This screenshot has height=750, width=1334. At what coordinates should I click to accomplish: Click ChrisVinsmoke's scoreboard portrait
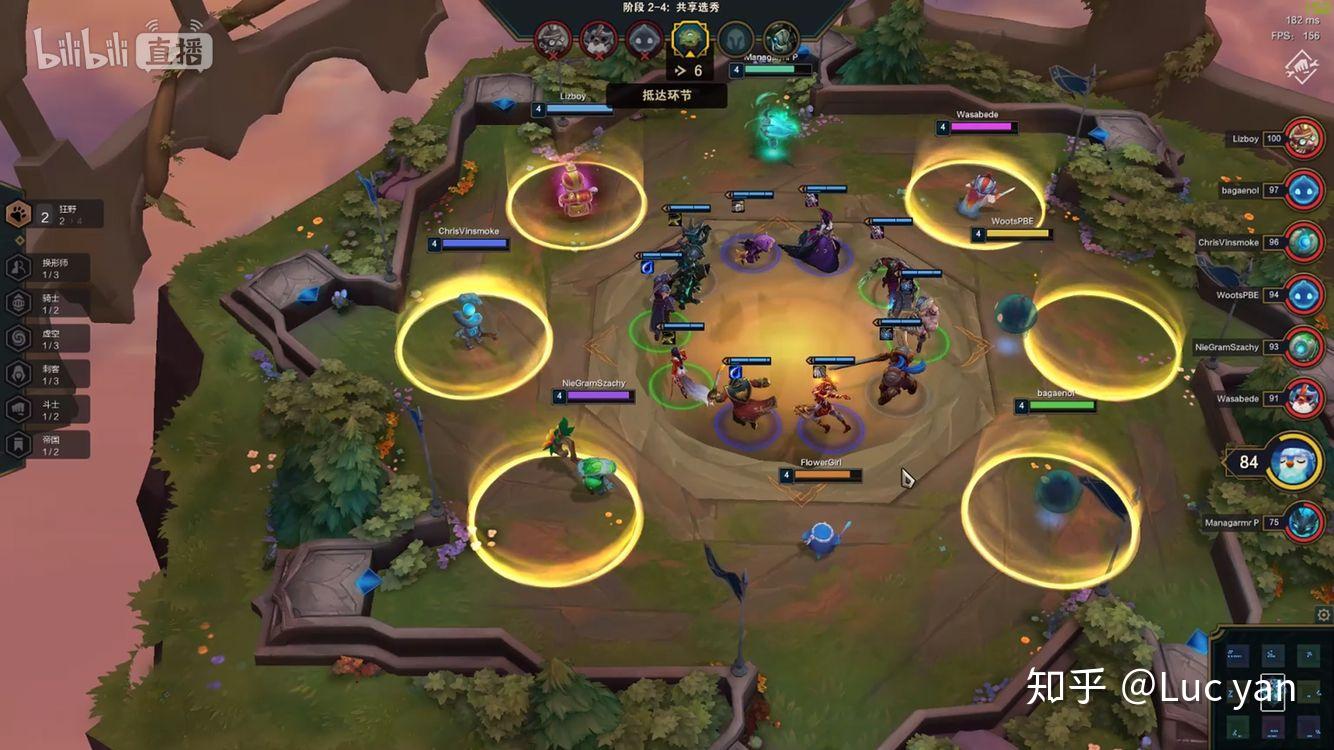[x=1303, y=242]
